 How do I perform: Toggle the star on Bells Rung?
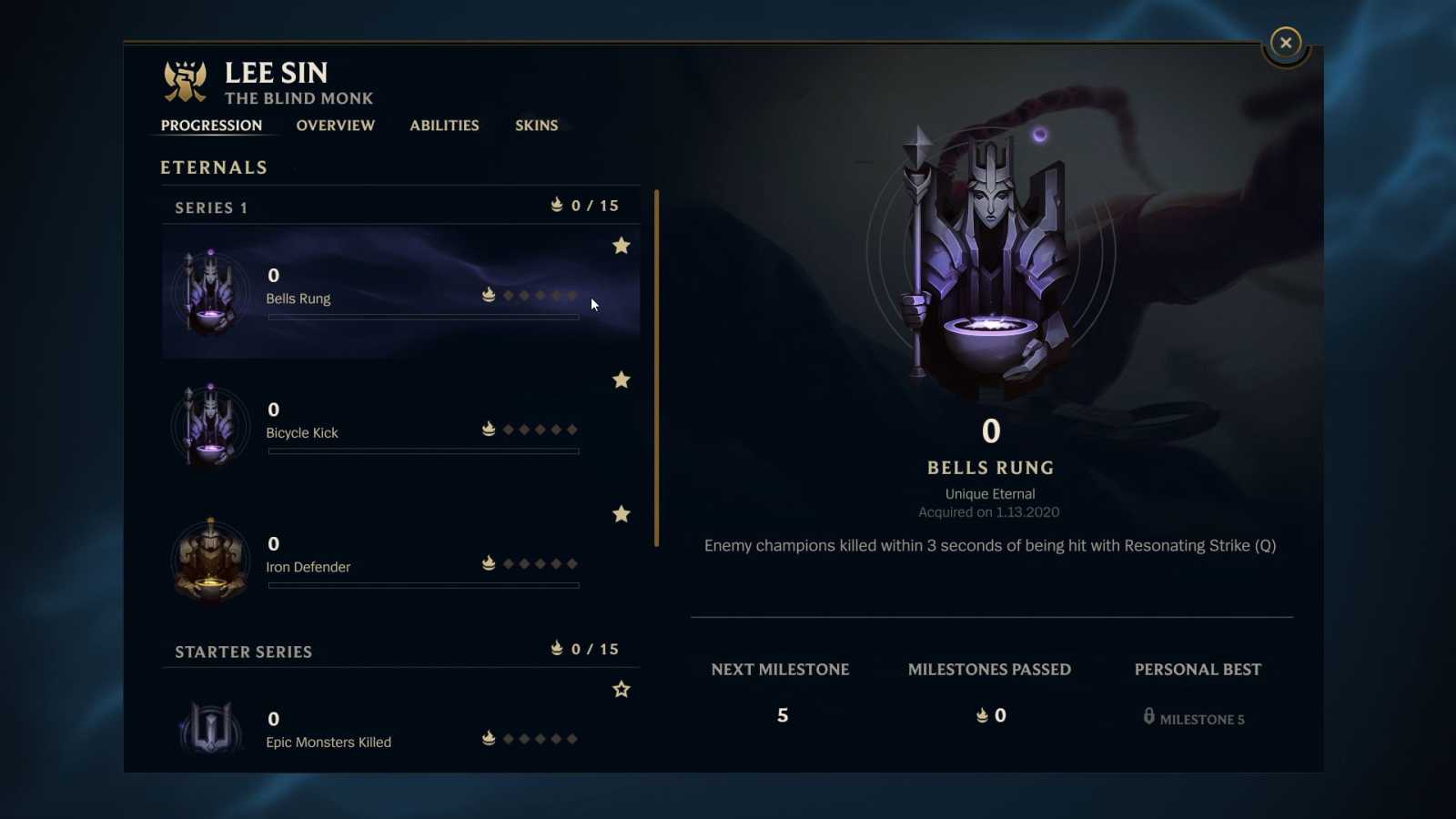[x=622, y=246]
